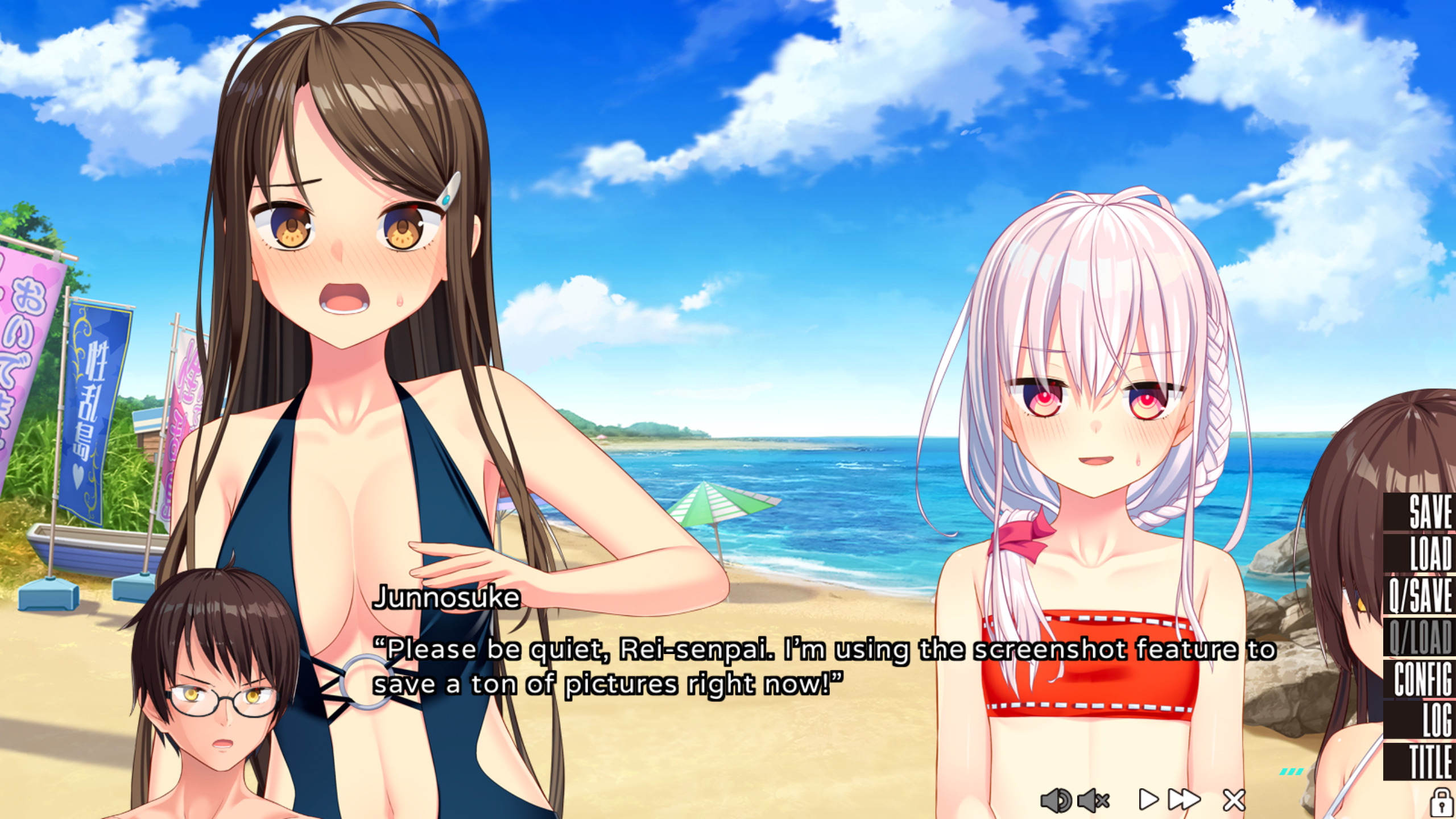Quick save with Q/SAVE
The width and height of the screenshot is (1456, 819).
tap(1421, 595)
